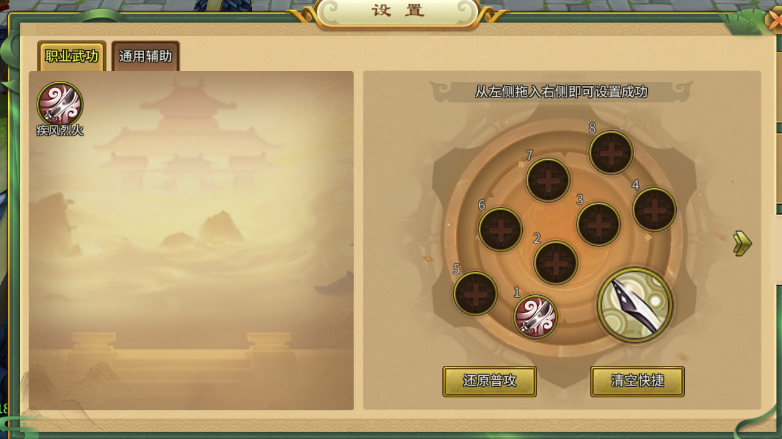This screenshot has height=439, width=782.
Task: Choose empty skill slot number 7
Action: [548, 180]
